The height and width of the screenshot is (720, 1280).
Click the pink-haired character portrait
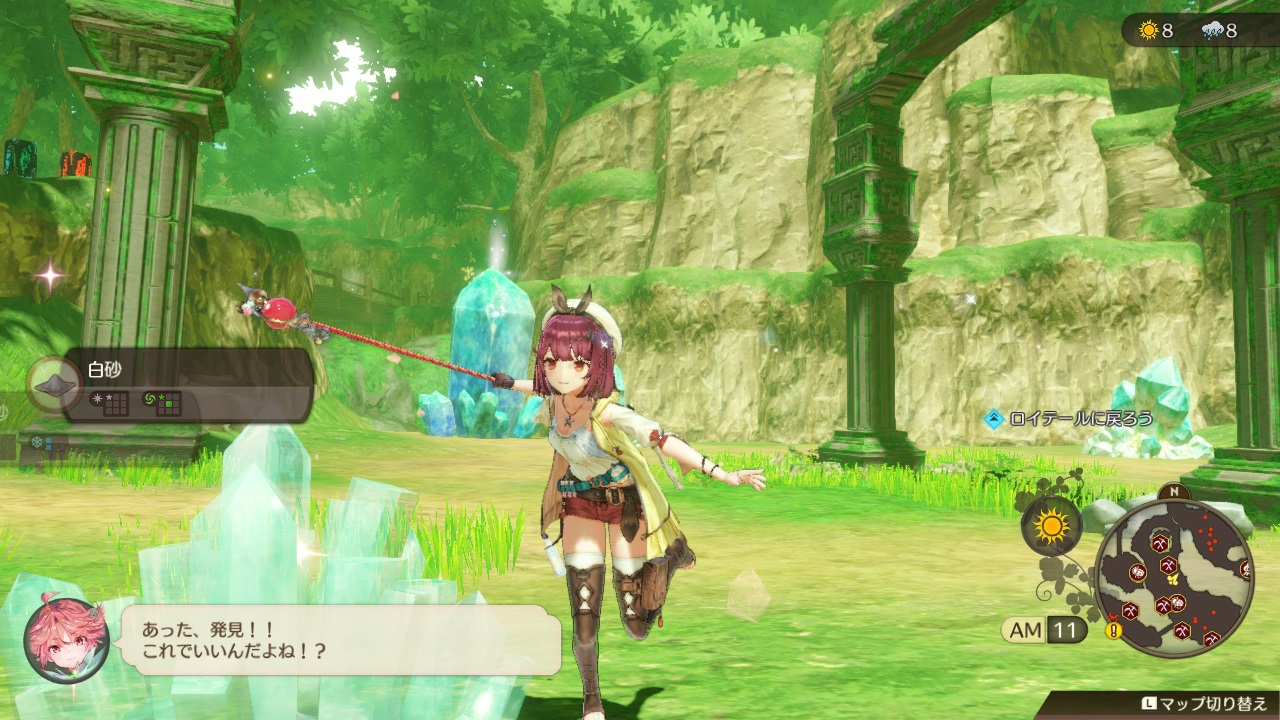[66, 640]
